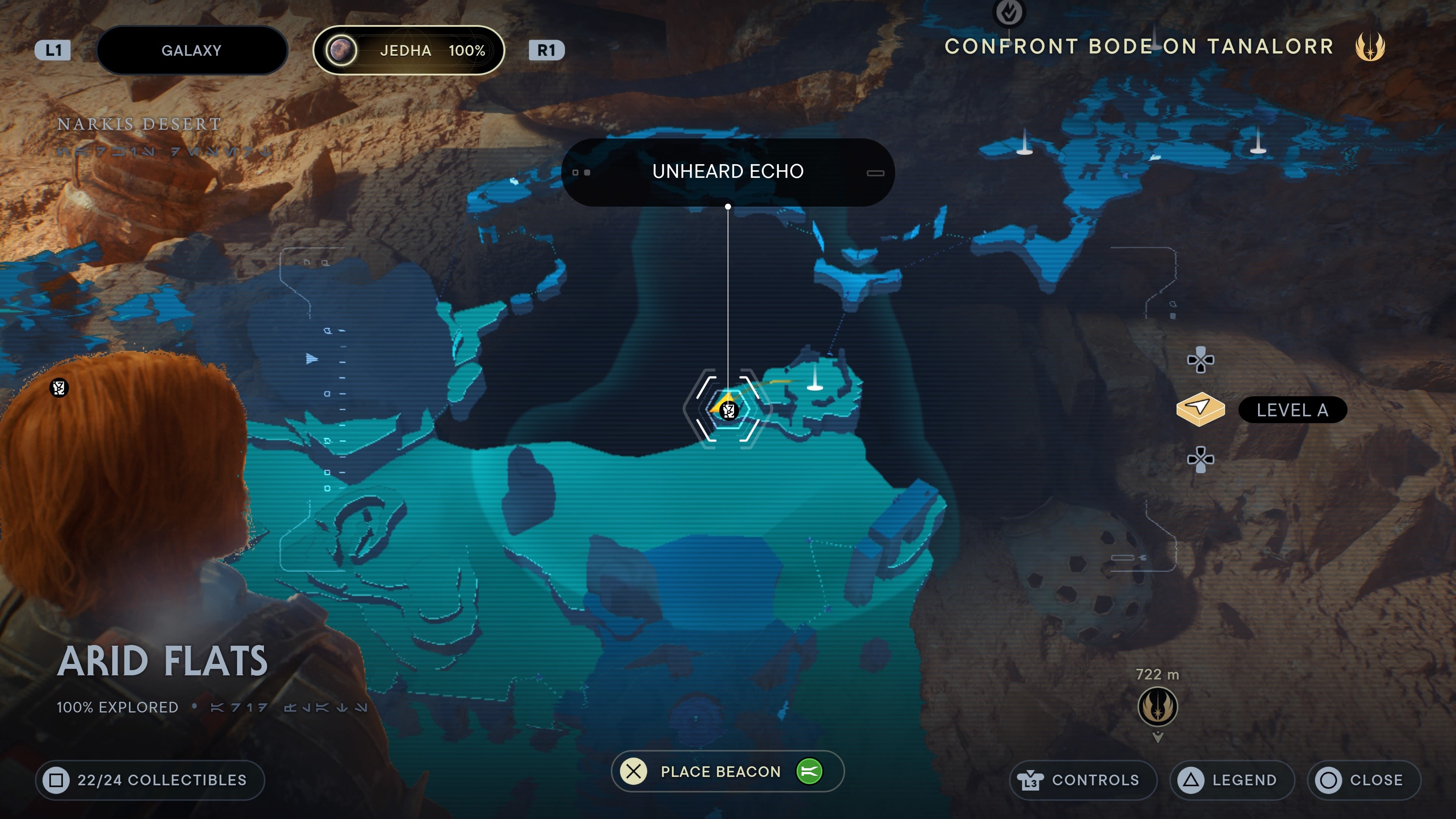Viewport: 1456px width, 819px height.
Task: Select the Jedha 100% planet tab
Action: [x=408, y=50]
